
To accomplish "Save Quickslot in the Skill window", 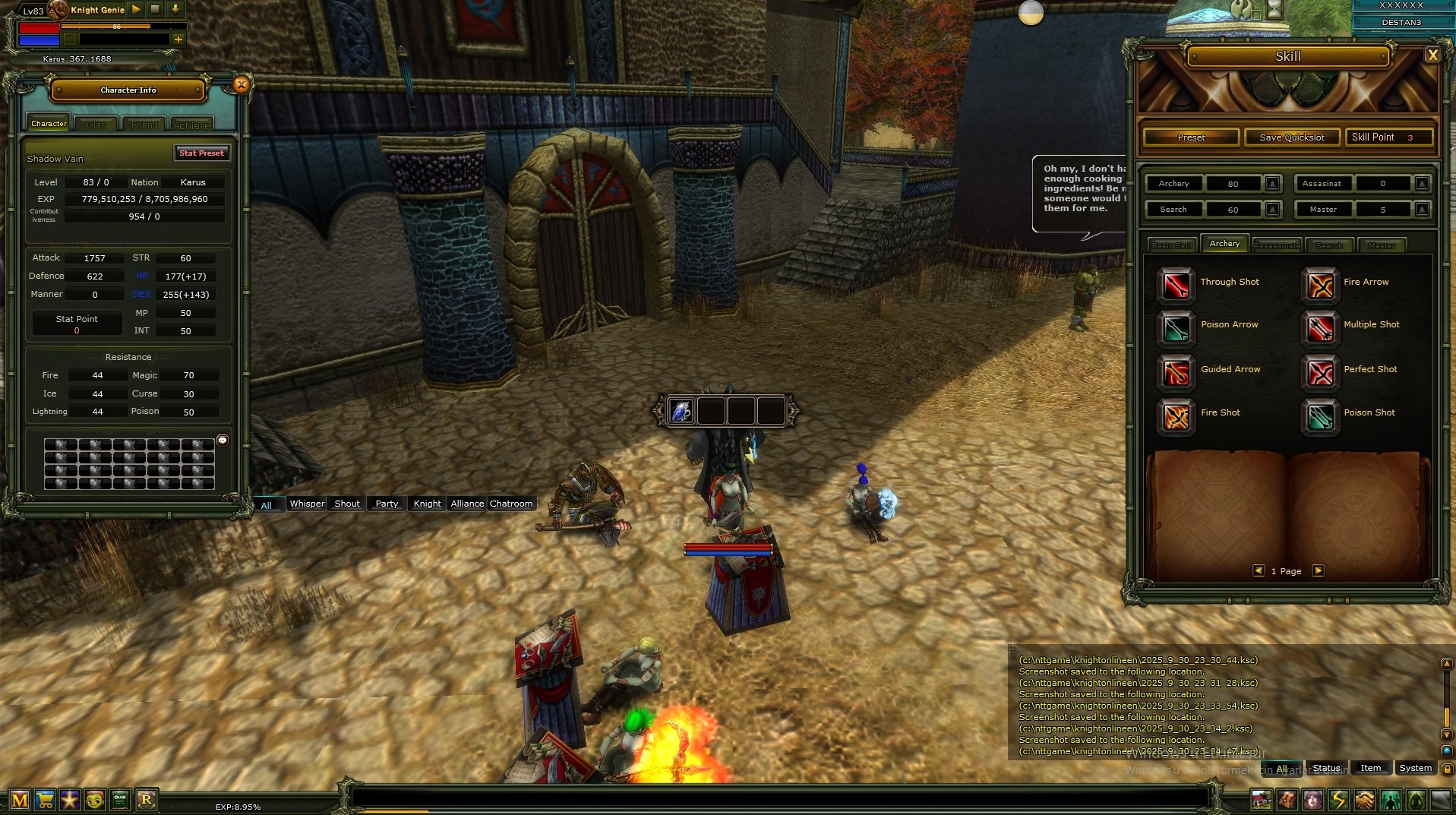I will click(1291, 137).
